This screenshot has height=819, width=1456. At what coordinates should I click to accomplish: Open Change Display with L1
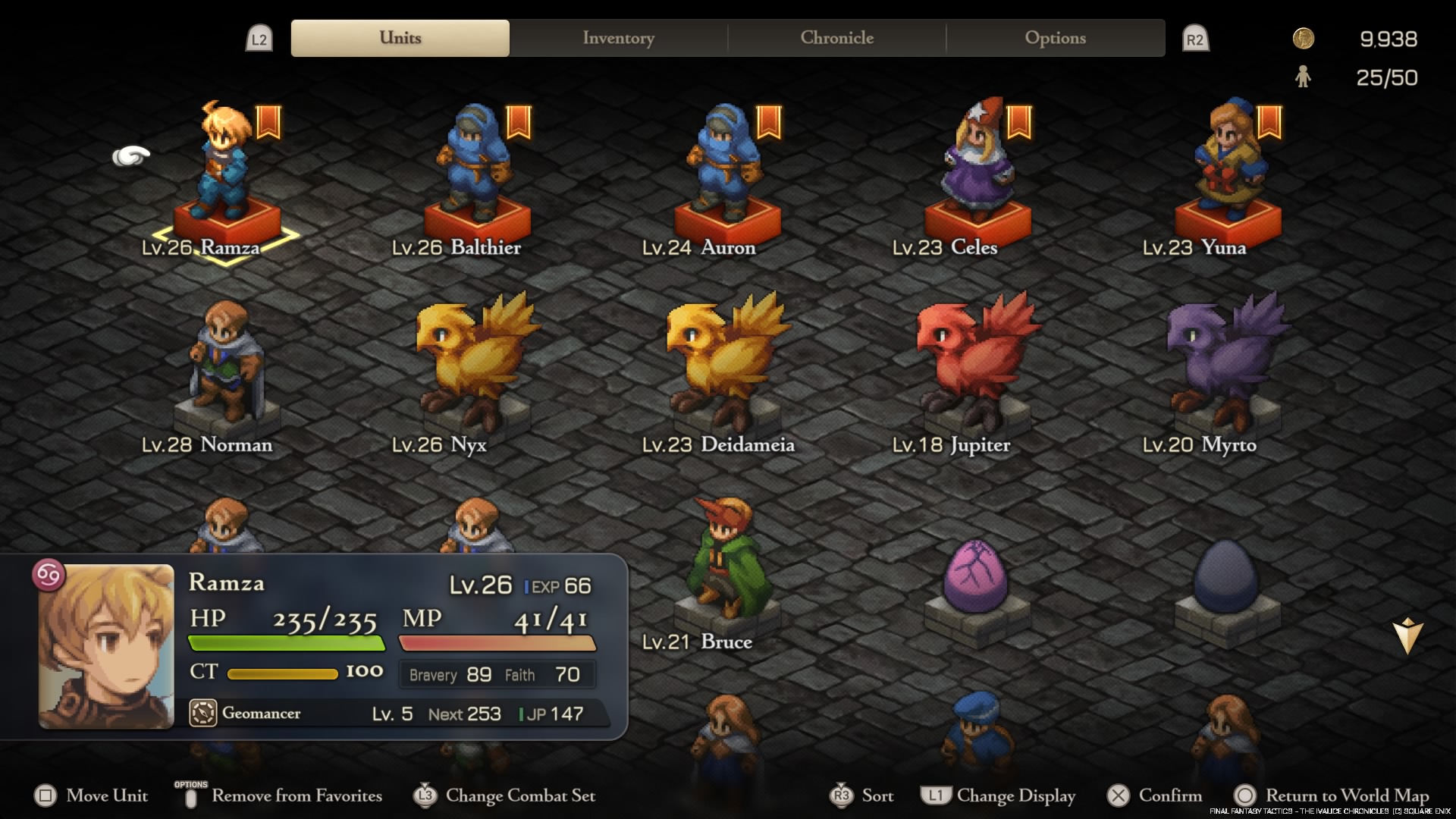935,795
